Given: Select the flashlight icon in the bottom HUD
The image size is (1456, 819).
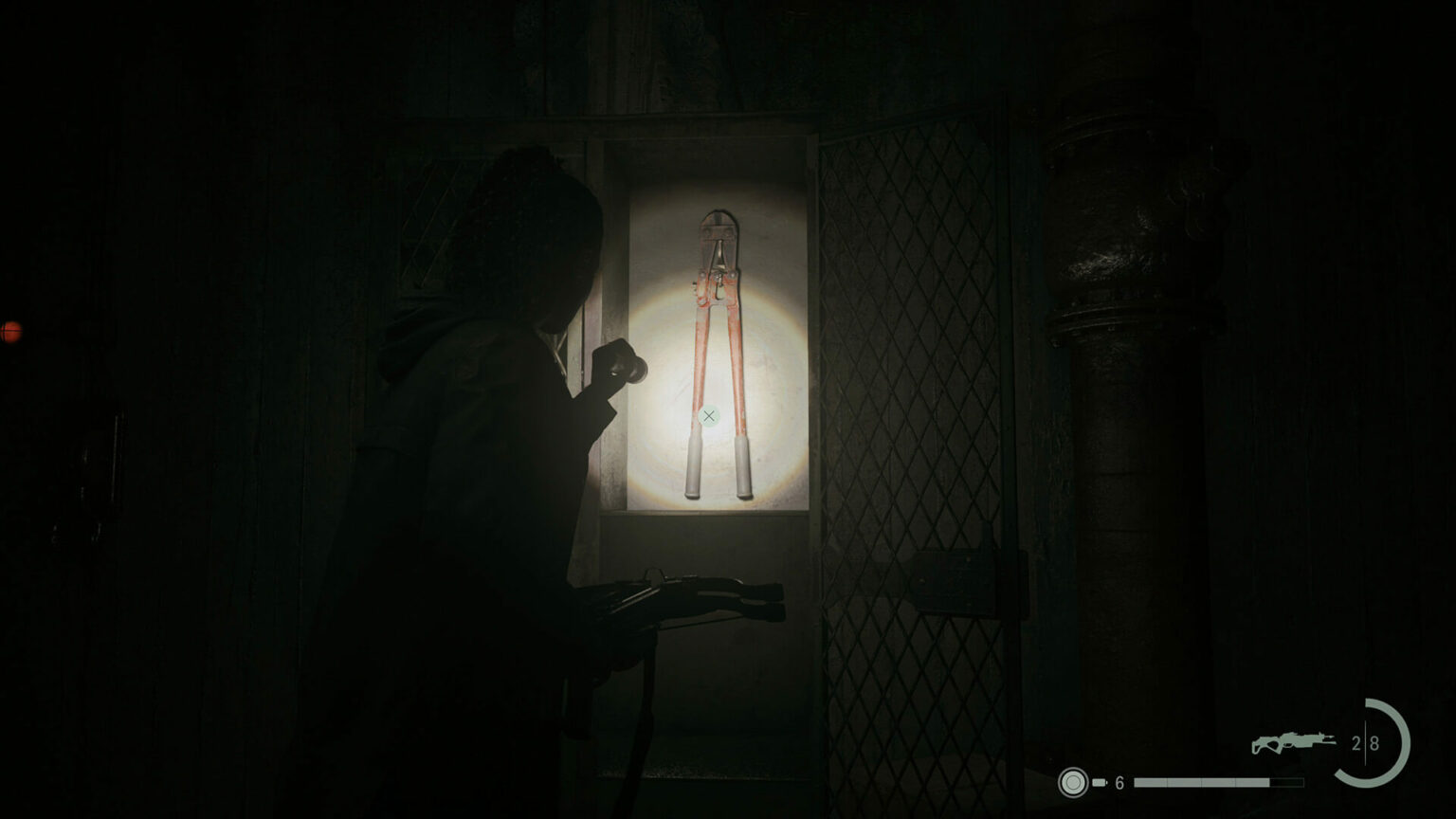Looking at the screenshot, I should (1075, 779).
